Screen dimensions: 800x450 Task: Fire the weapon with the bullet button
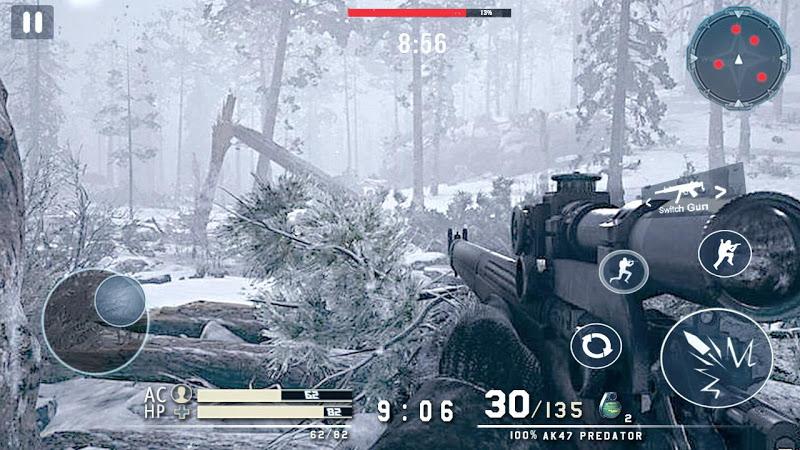click(716, 358)
